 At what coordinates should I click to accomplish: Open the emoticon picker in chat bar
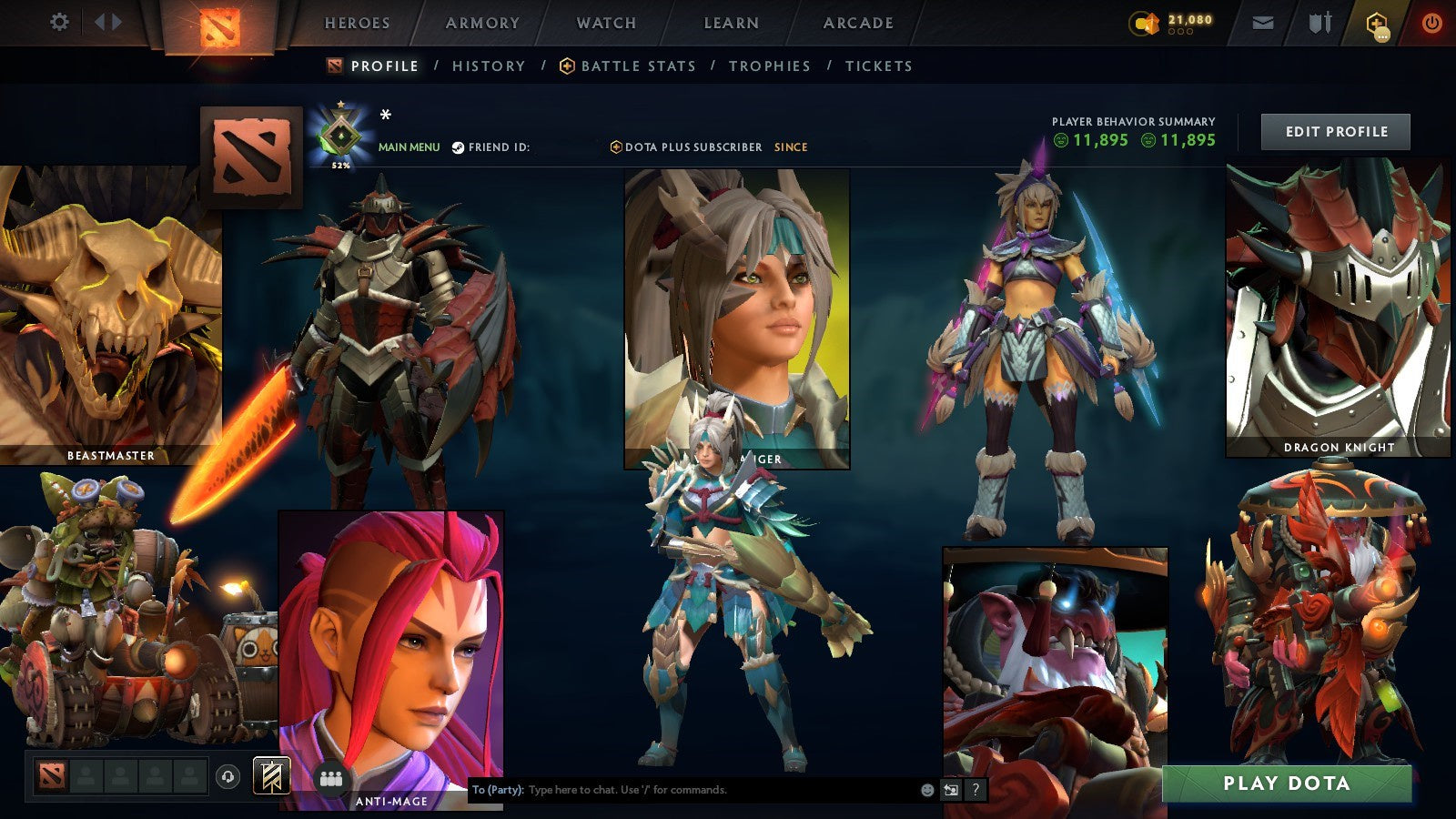(x=926, y=790)
